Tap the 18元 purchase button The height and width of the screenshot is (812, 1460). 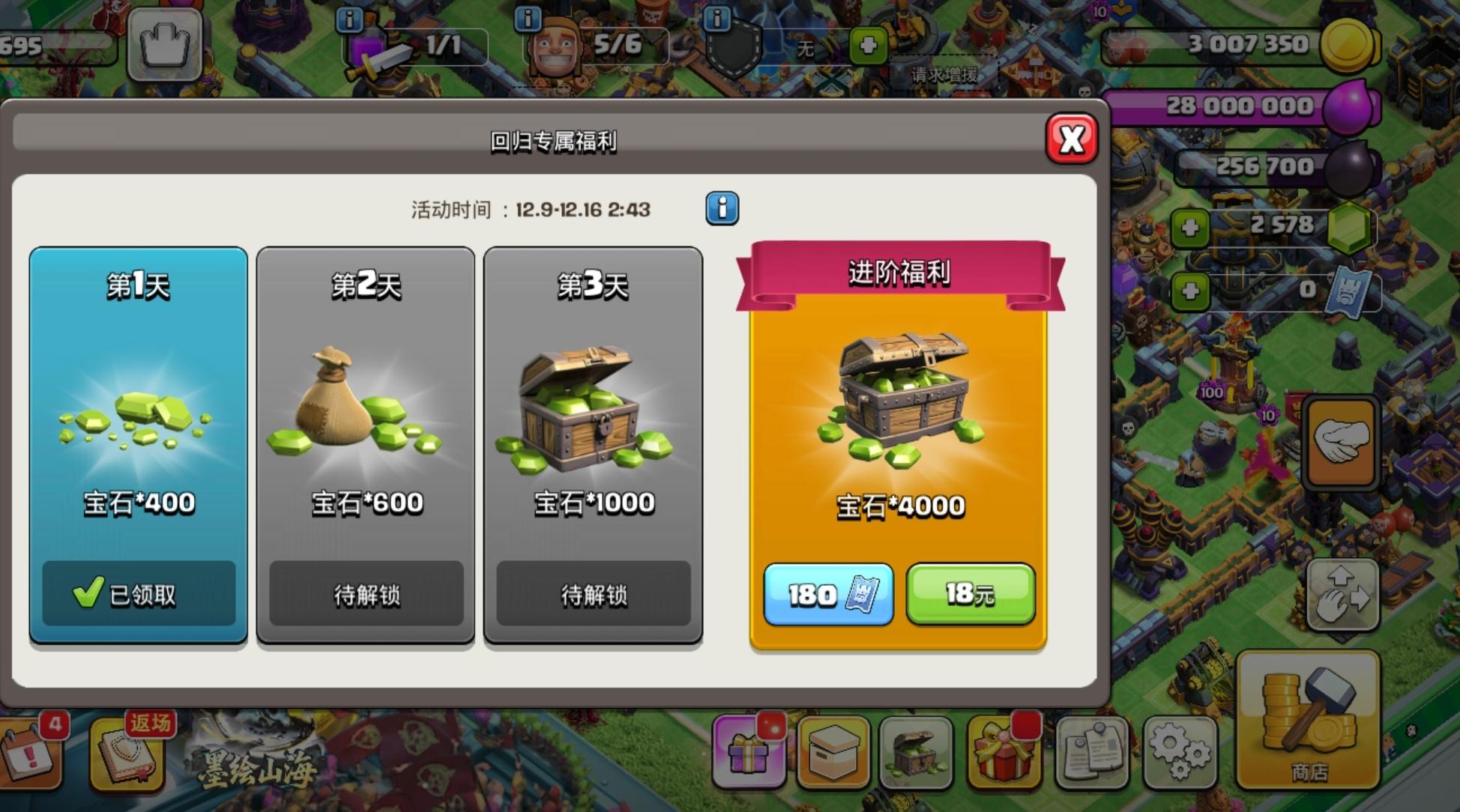pyautogui.click(x=971, y=594)
